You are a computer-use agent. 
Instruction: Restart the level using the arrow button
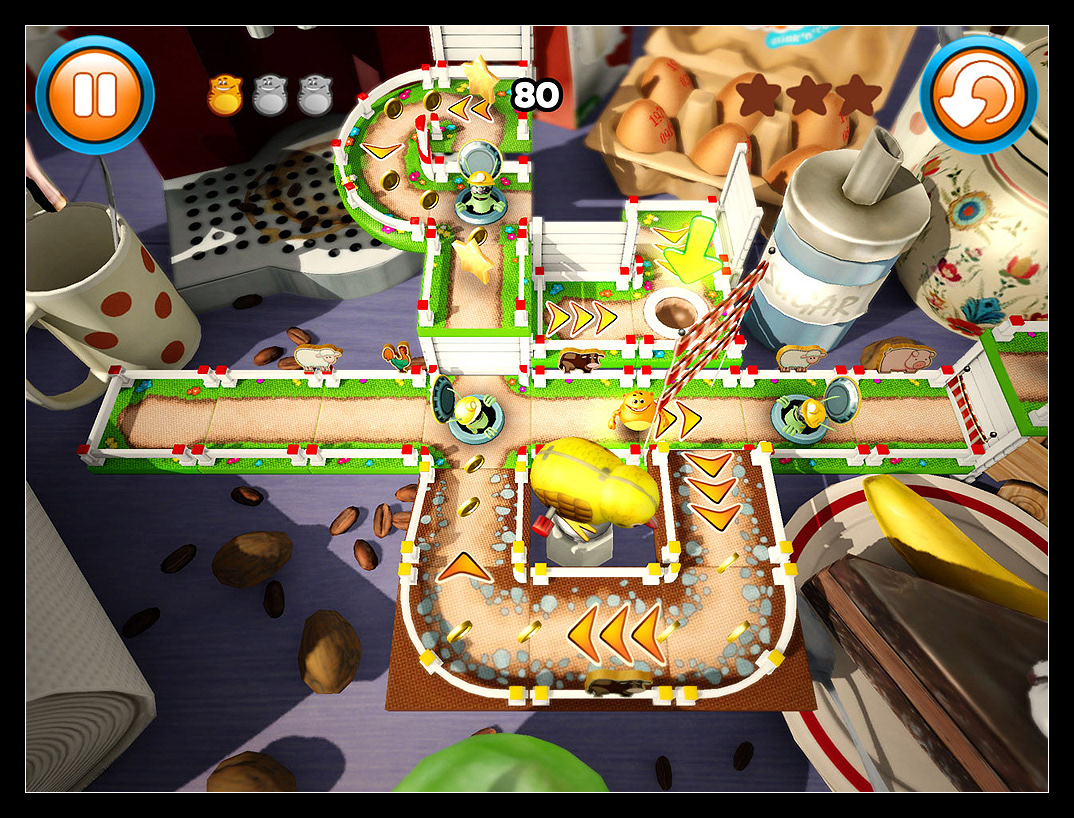tap(979, 95)
